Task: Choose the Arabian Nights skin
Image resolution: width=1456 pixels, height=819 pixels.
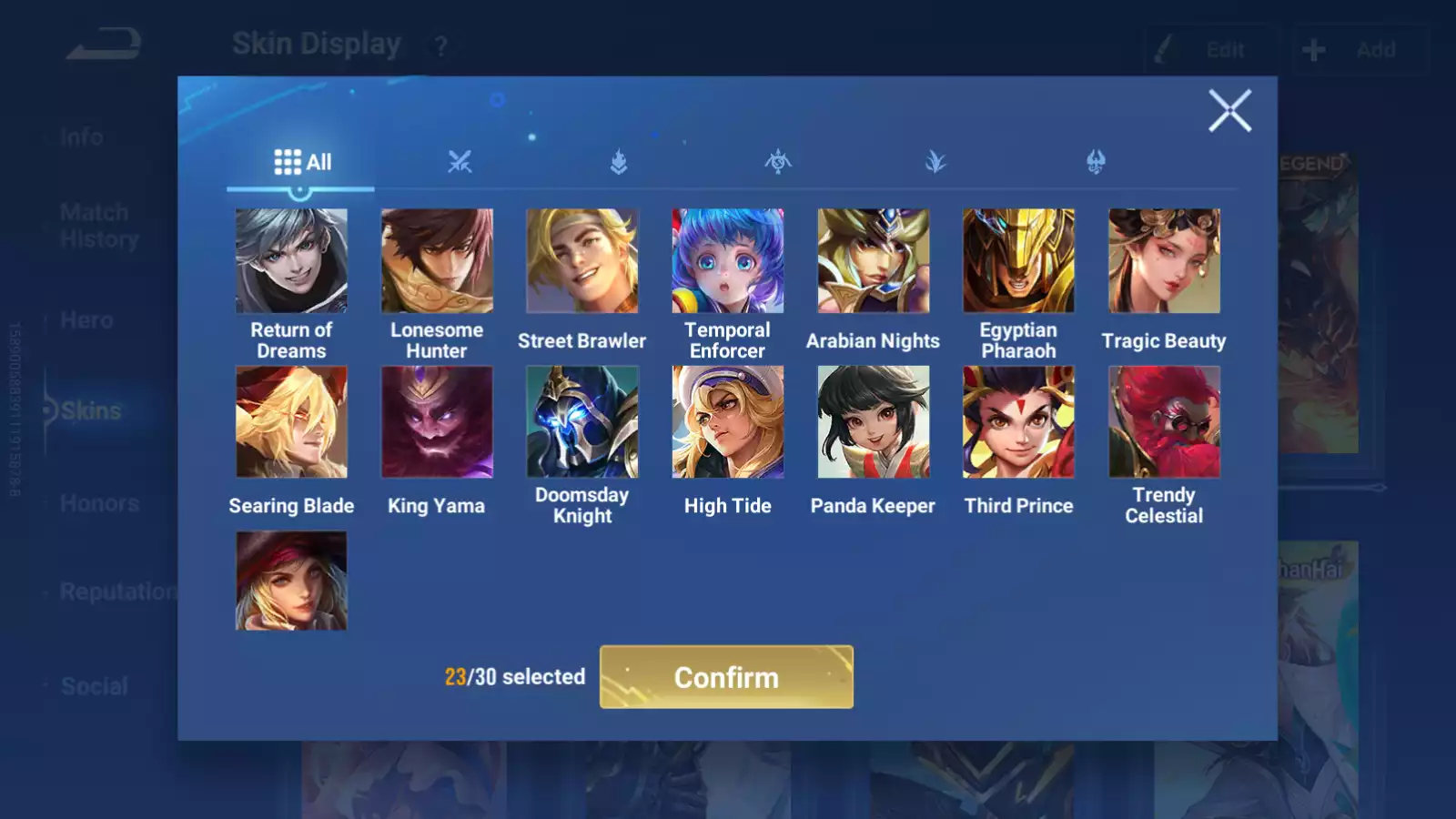Action: pos(874,261)
